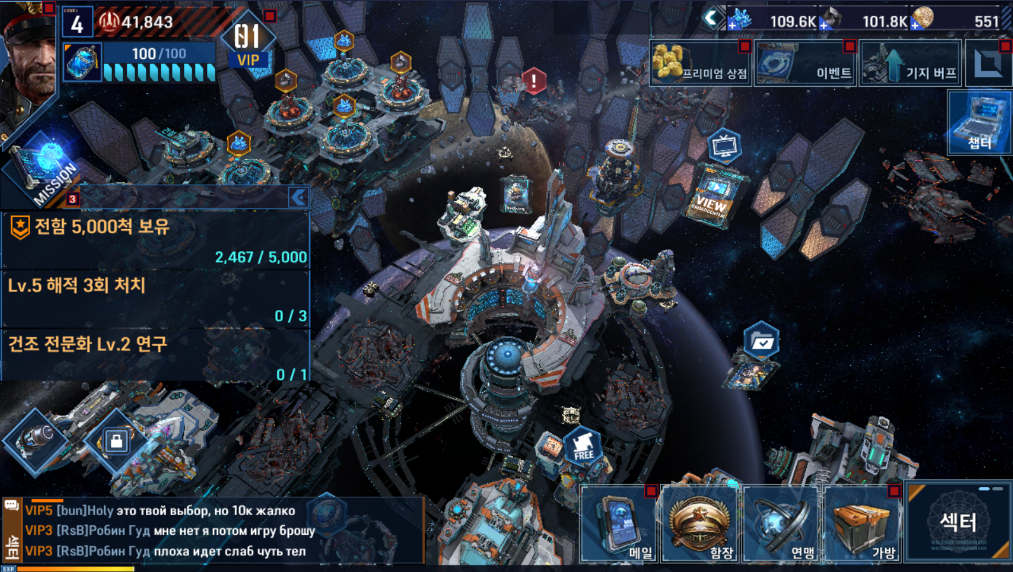Open the 이벤트 events menu
This screenshot has width=1013, height=572.
point(806,63)
